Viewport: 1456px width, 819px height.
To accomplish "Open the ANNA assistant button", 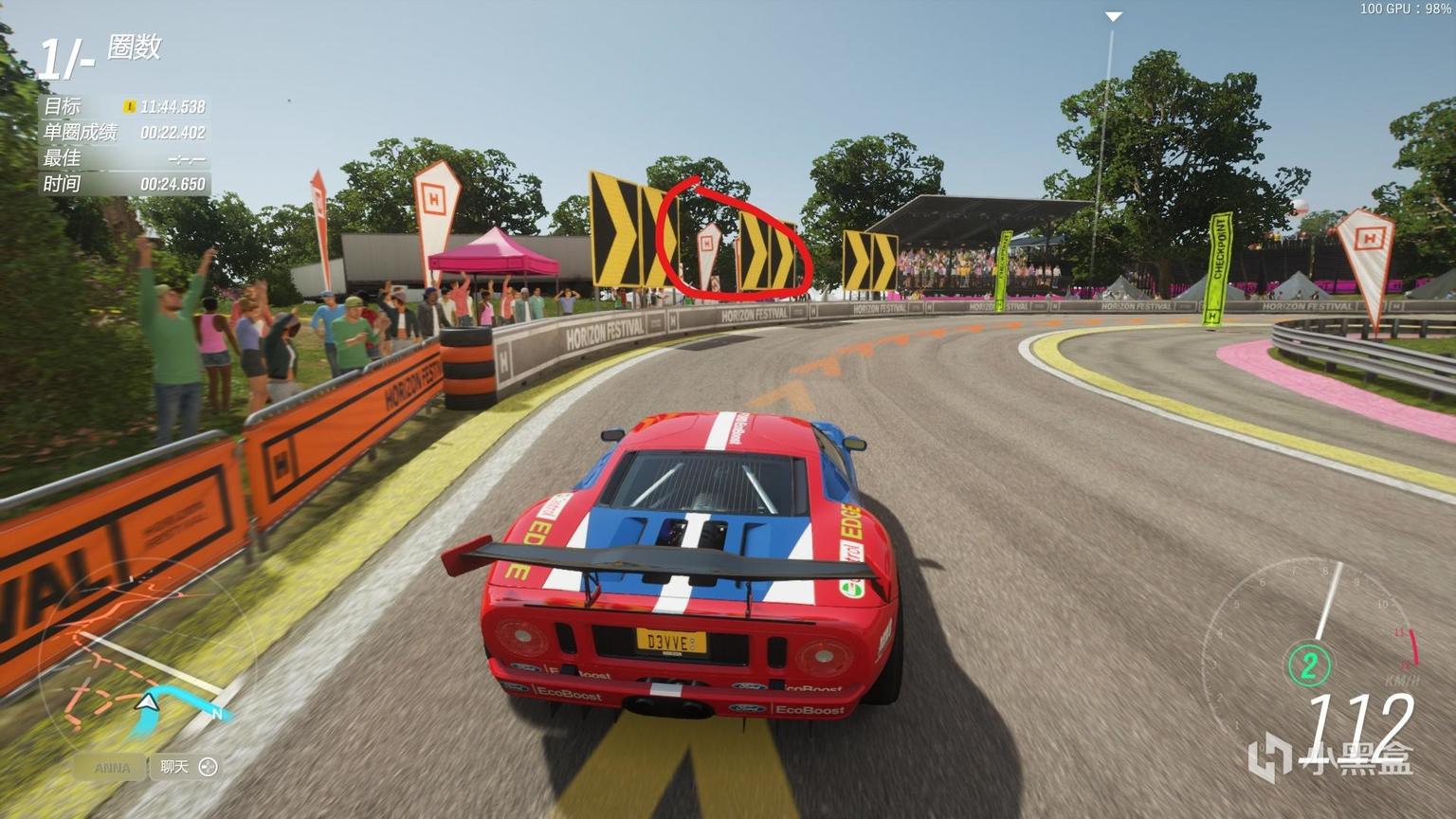I will pyautogui.click(x=111, y=767).
